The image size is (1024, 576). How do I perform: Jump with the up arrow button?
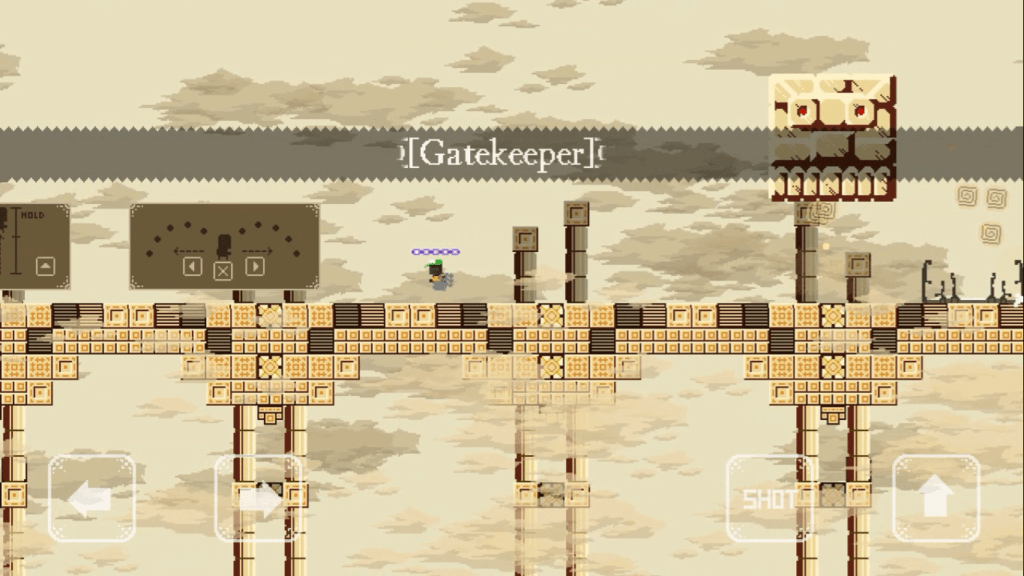(935, 498)
